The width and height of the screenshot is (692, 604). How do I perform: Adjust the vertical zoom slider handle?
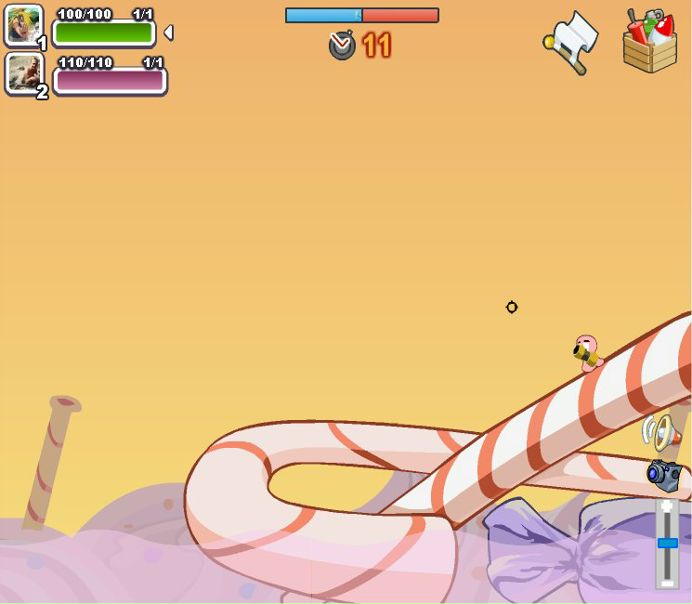pyautogui.click(x=667, y=543)
